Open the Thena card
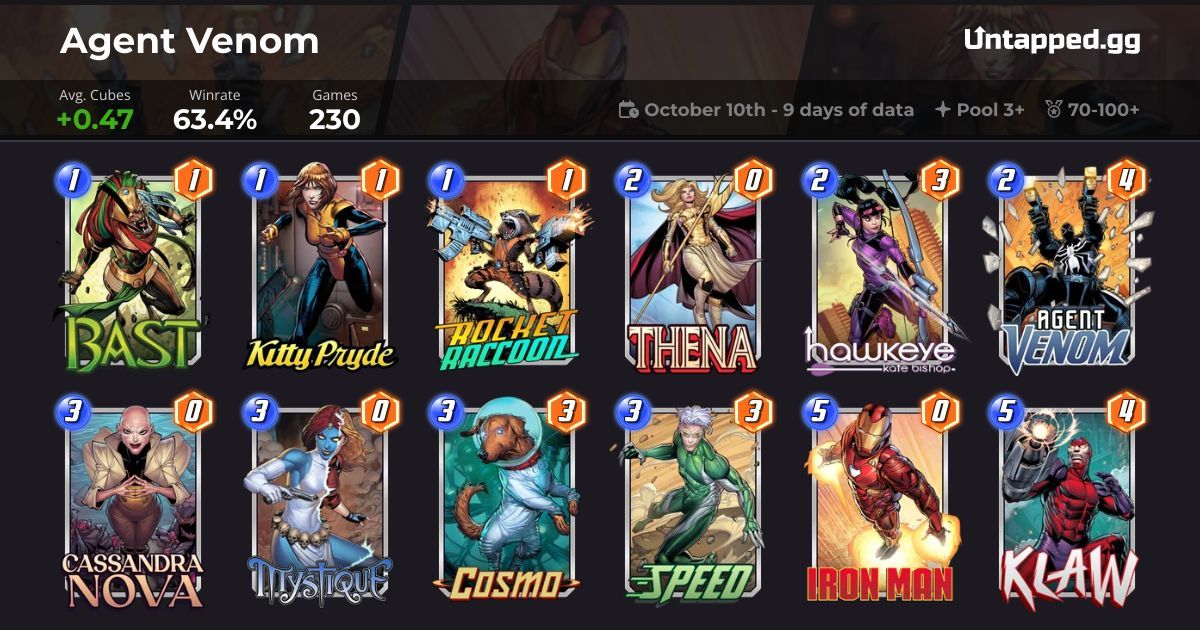 click(x=693, y=270)
